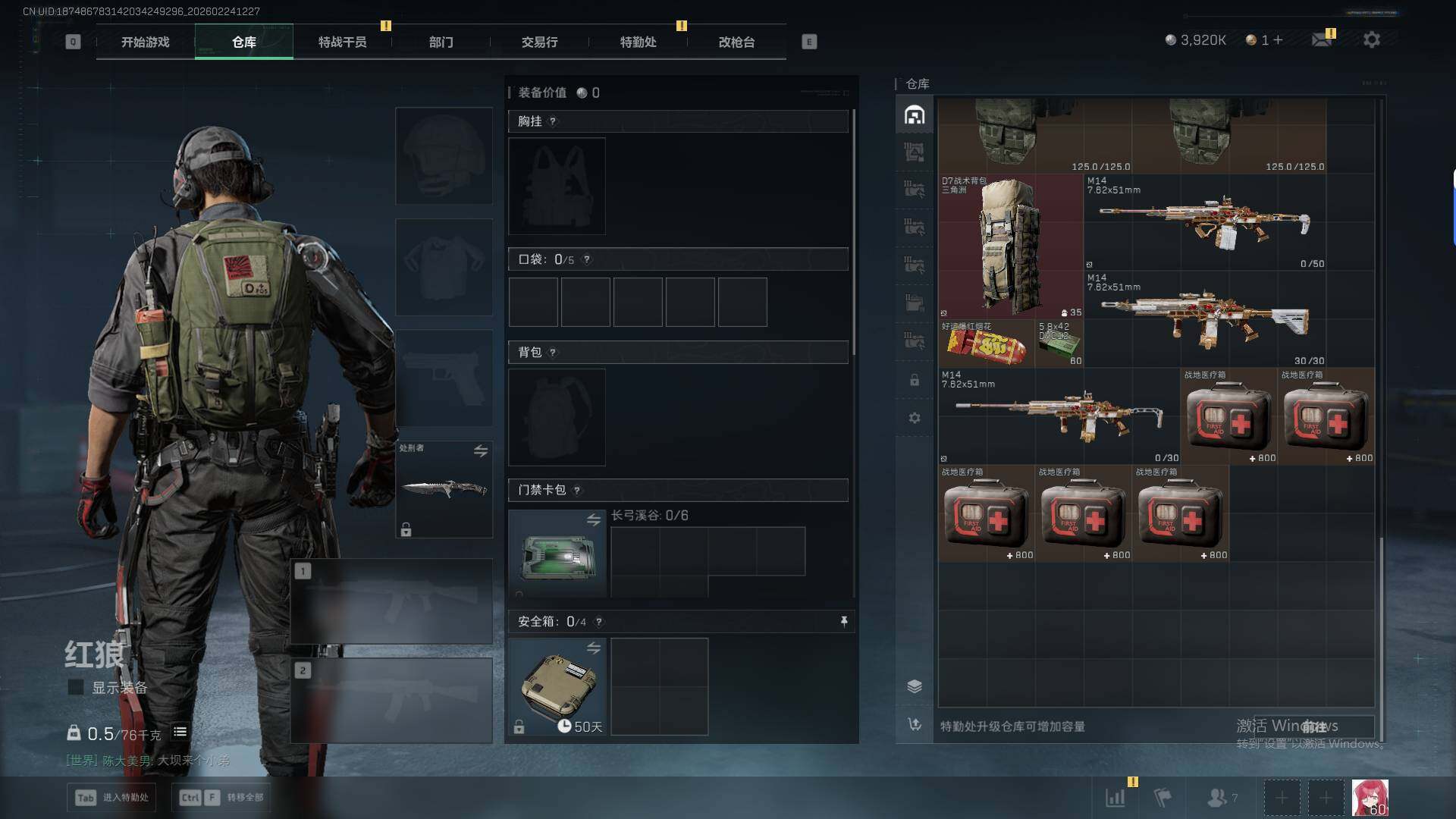Open the settings gear icon
The image size is (1456, 819).
coord(1371,39)
